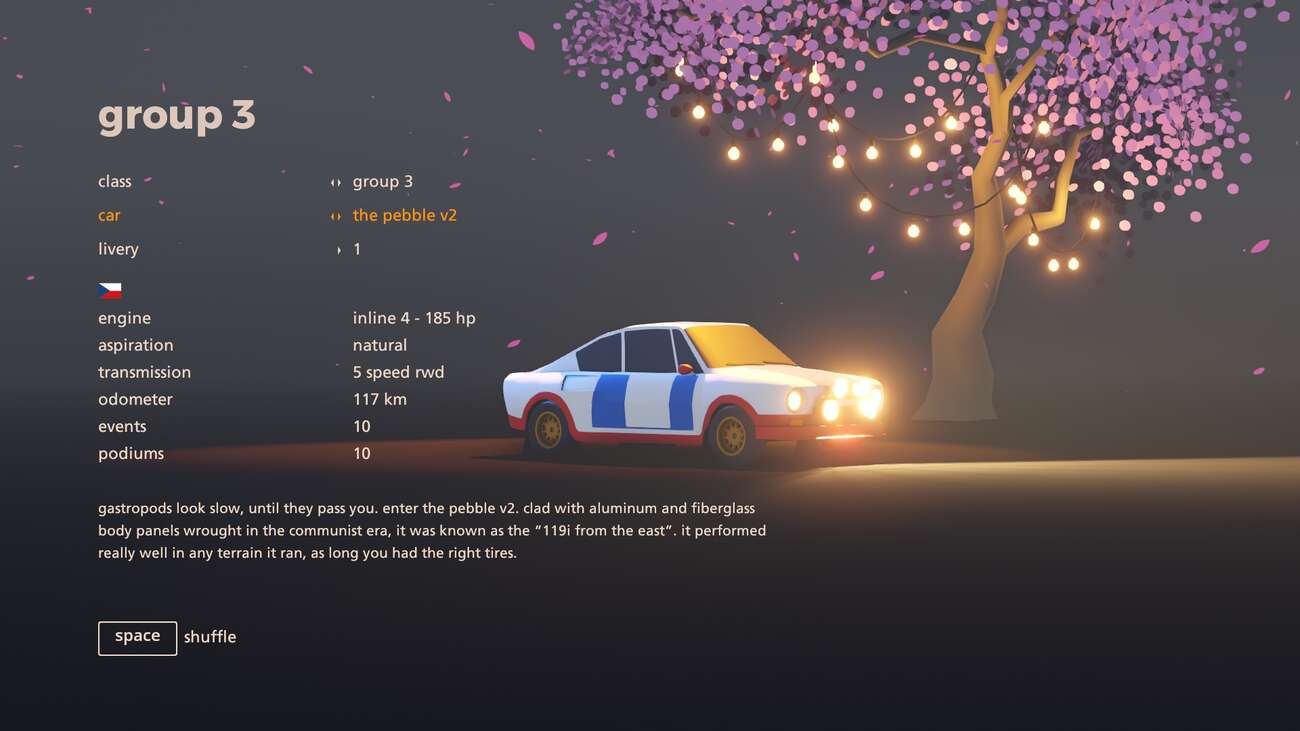Select the livery row
Image resolution: width=1300 pixels, height=731 pixels.
point(118,250)
